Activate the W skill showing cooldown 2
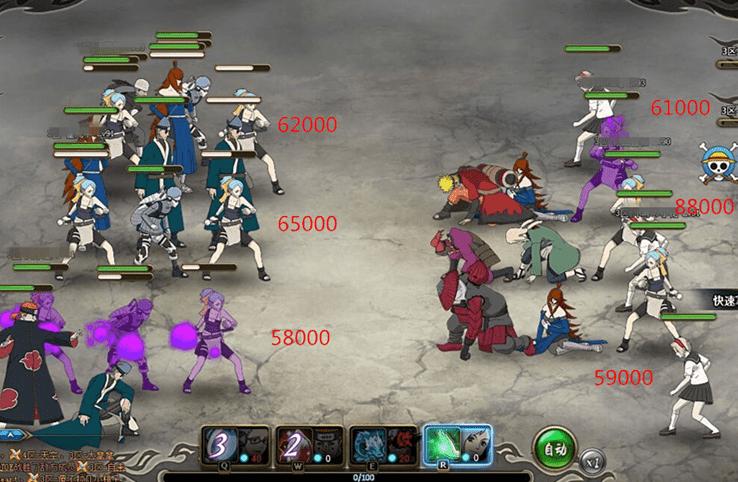 point(294,445)
